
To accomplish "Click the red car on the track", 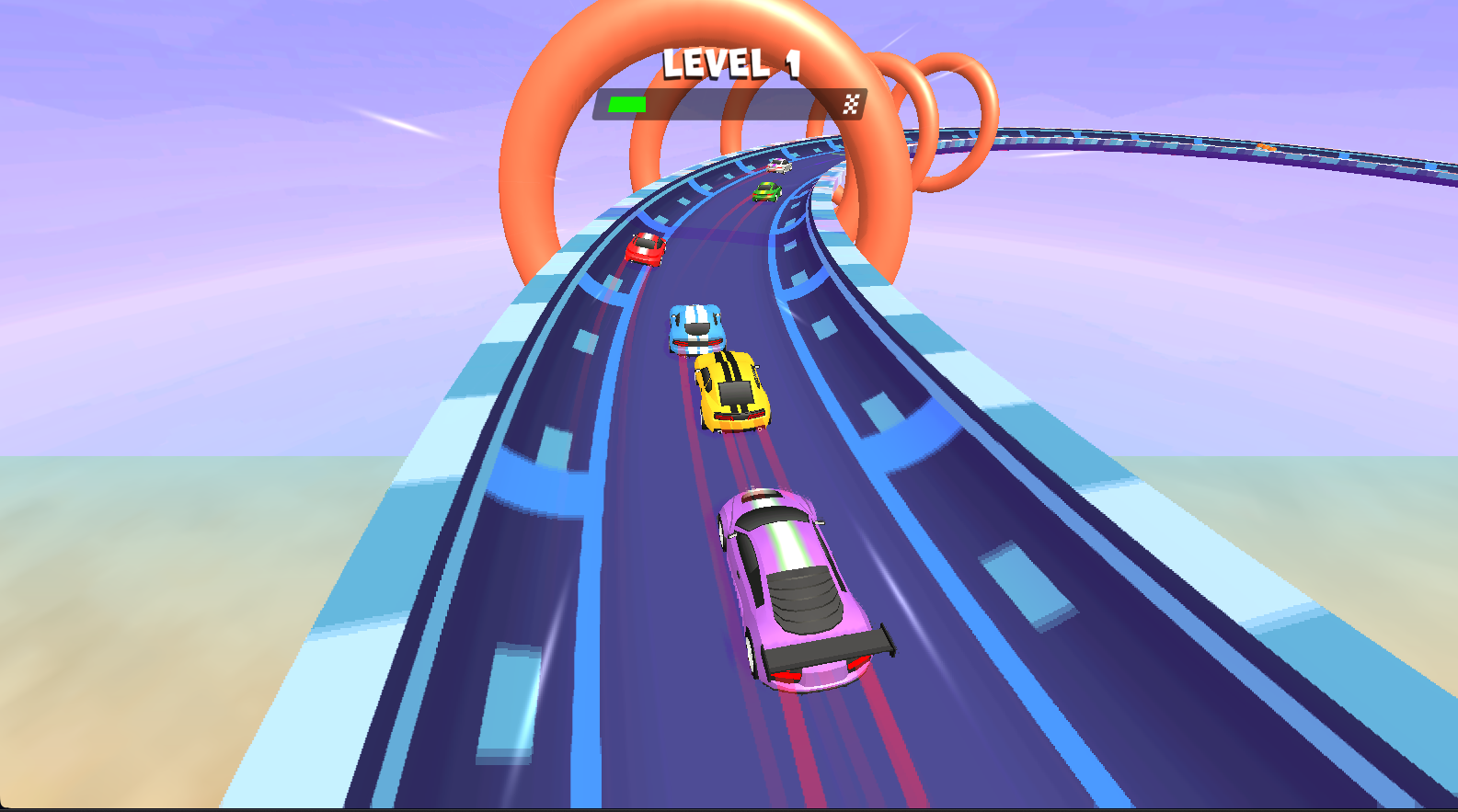I will (x=647, y=248).
